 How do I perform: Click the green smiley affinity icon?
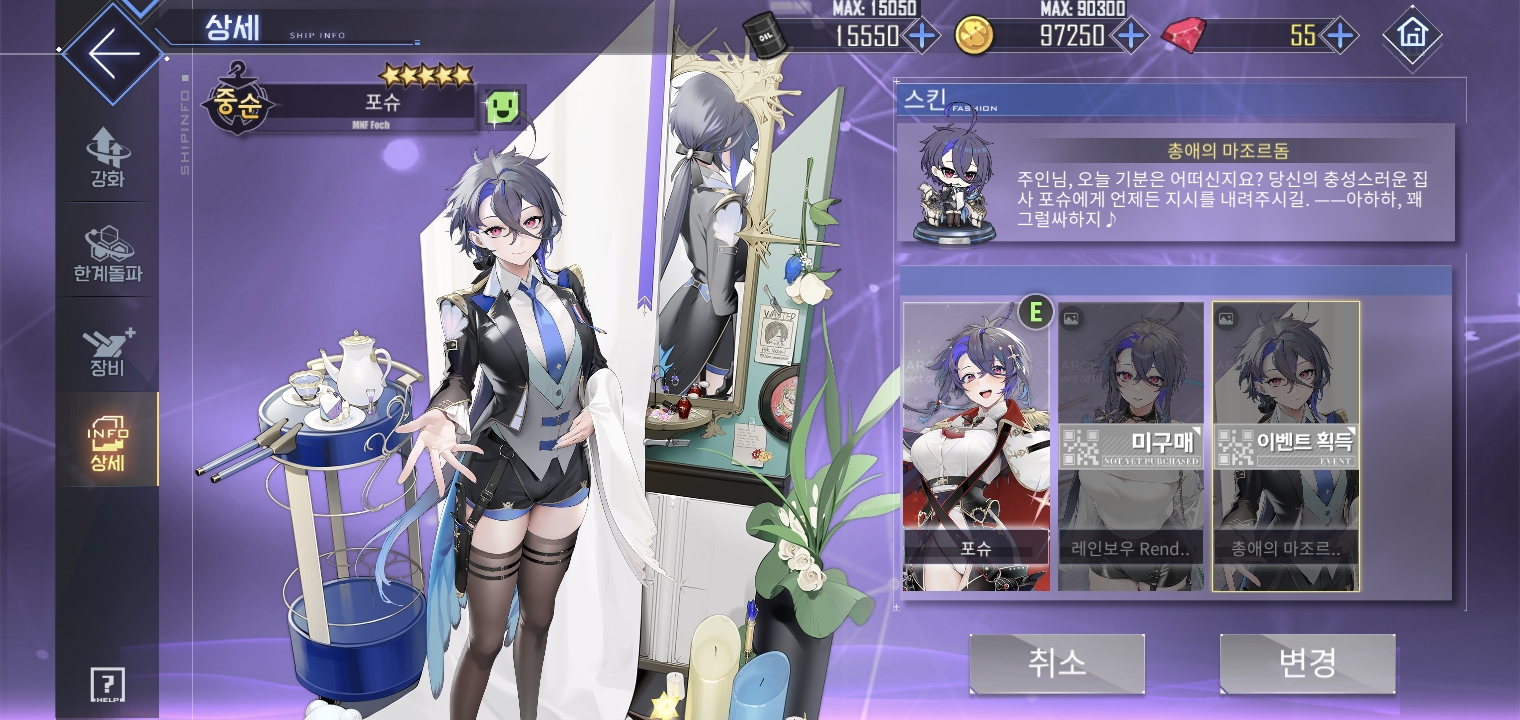point(504,107)
